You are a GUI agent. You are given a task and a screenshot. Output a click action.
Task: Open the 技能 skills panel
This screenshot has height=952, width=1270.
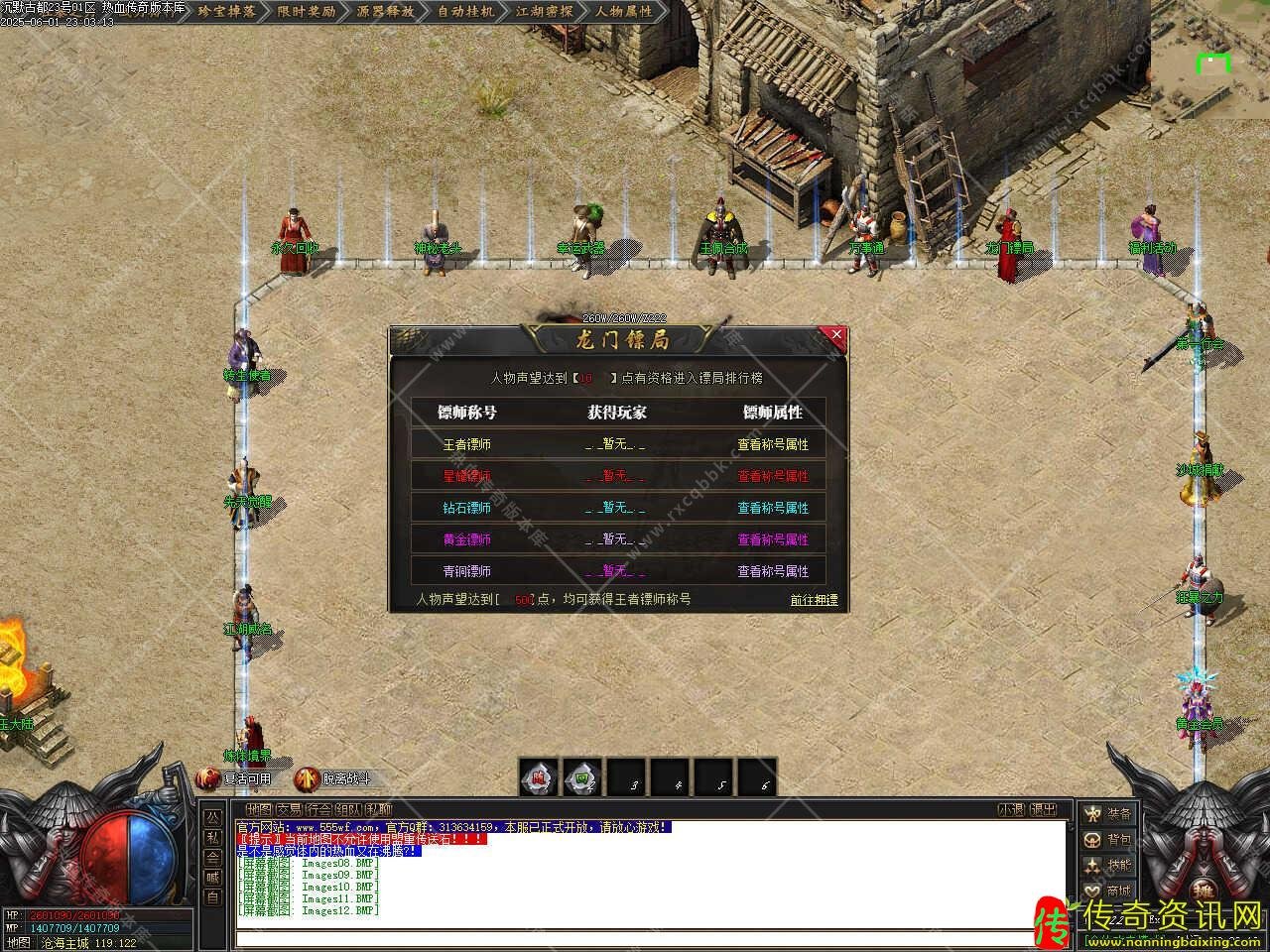[x=1107, y=866]
